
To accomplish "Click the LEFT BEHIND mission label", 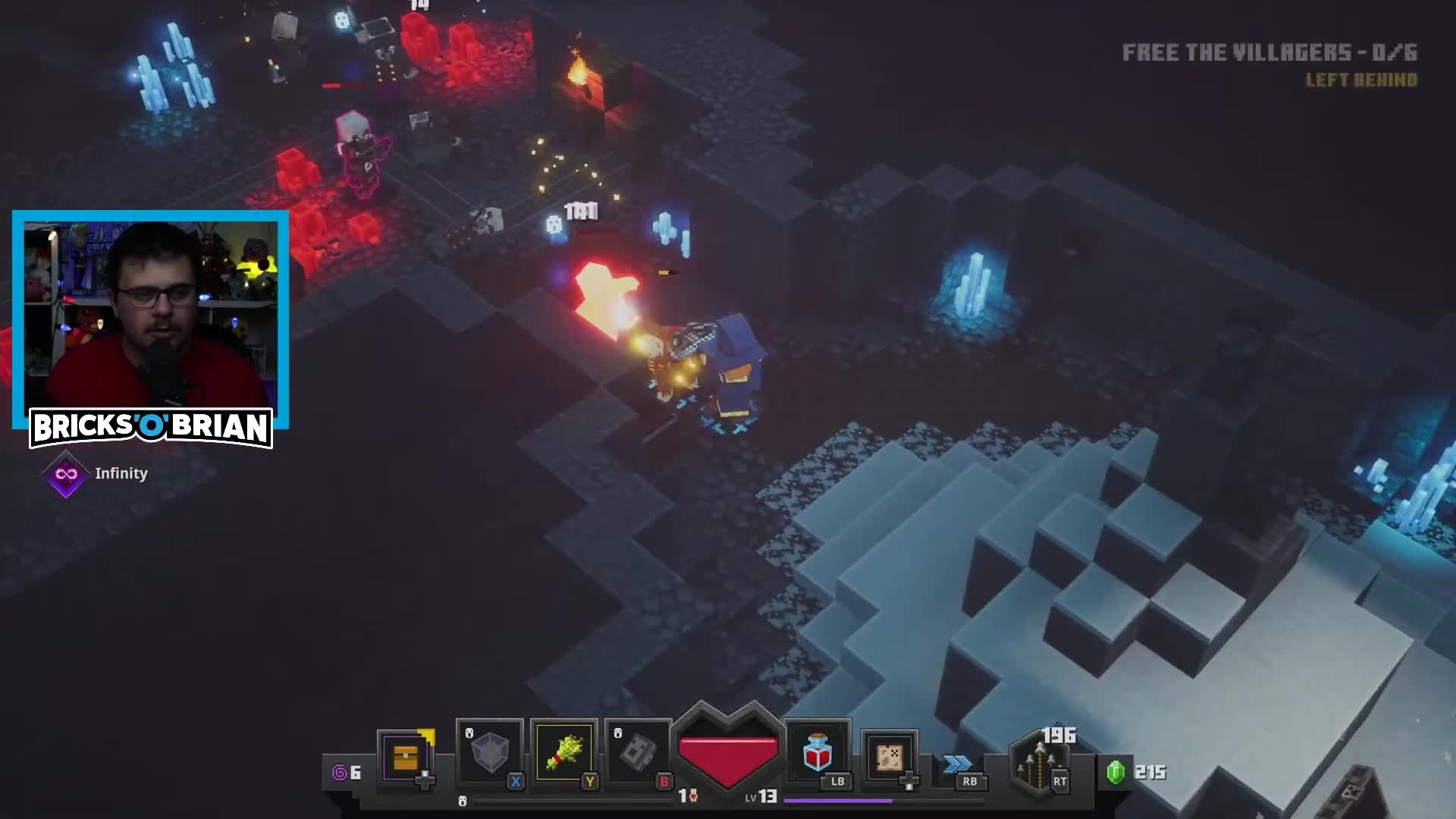I will [x=1362, y=80].
